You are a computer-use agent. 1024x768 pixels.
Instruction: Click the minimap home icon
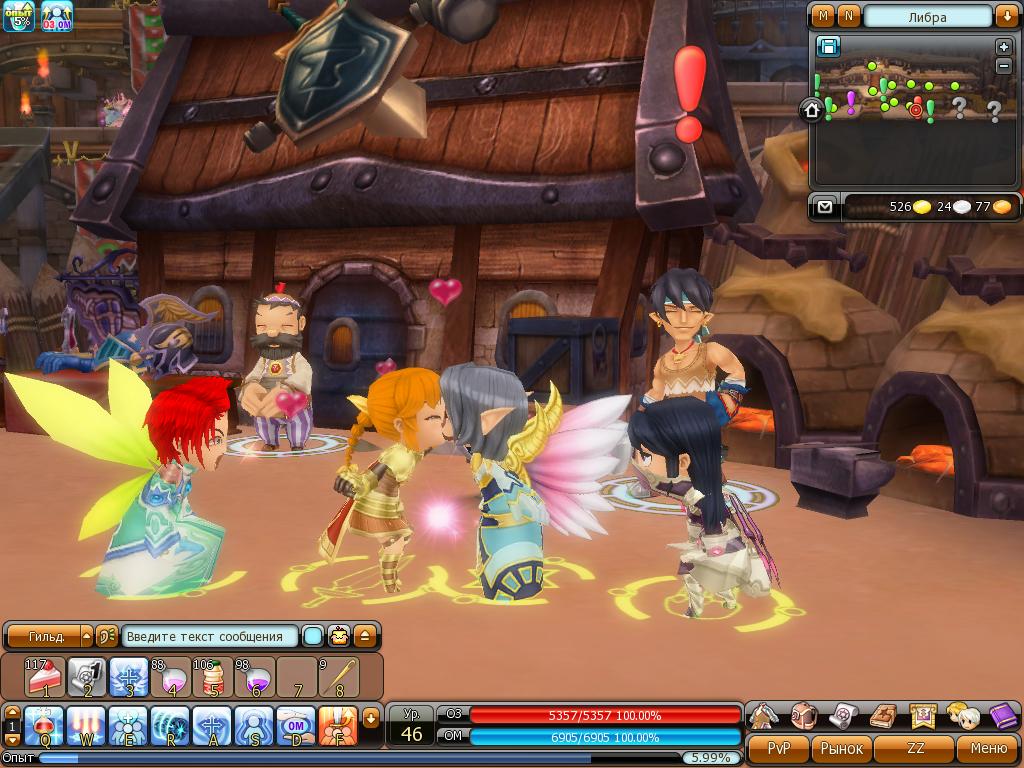[811, 110]
